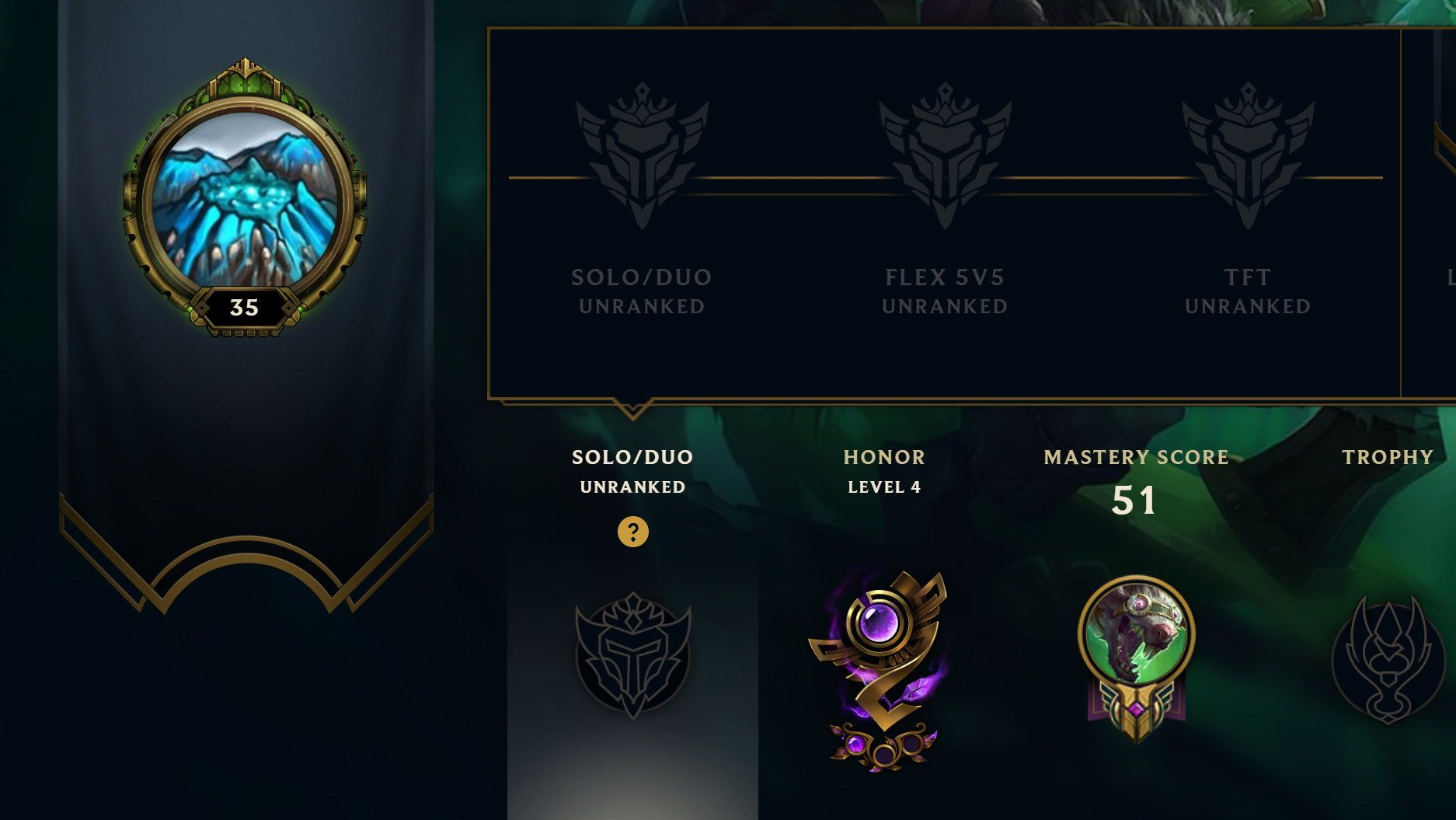This screenshot has height=820, width=1456.
Task: Switch to the Honor section
Action: [x=884, y=457]
